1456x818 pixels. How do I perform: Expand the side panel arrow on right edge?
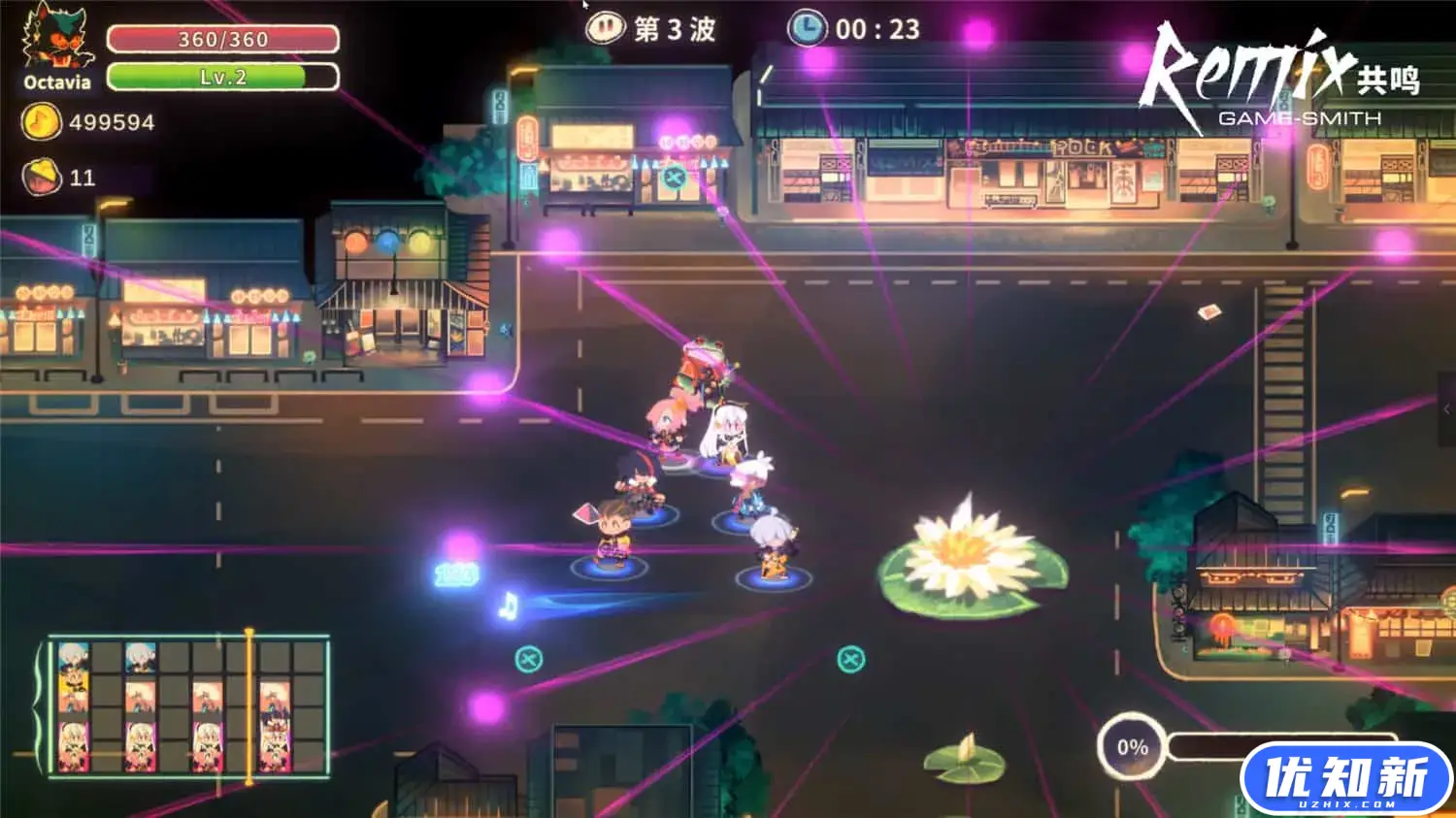point(1446,409)
